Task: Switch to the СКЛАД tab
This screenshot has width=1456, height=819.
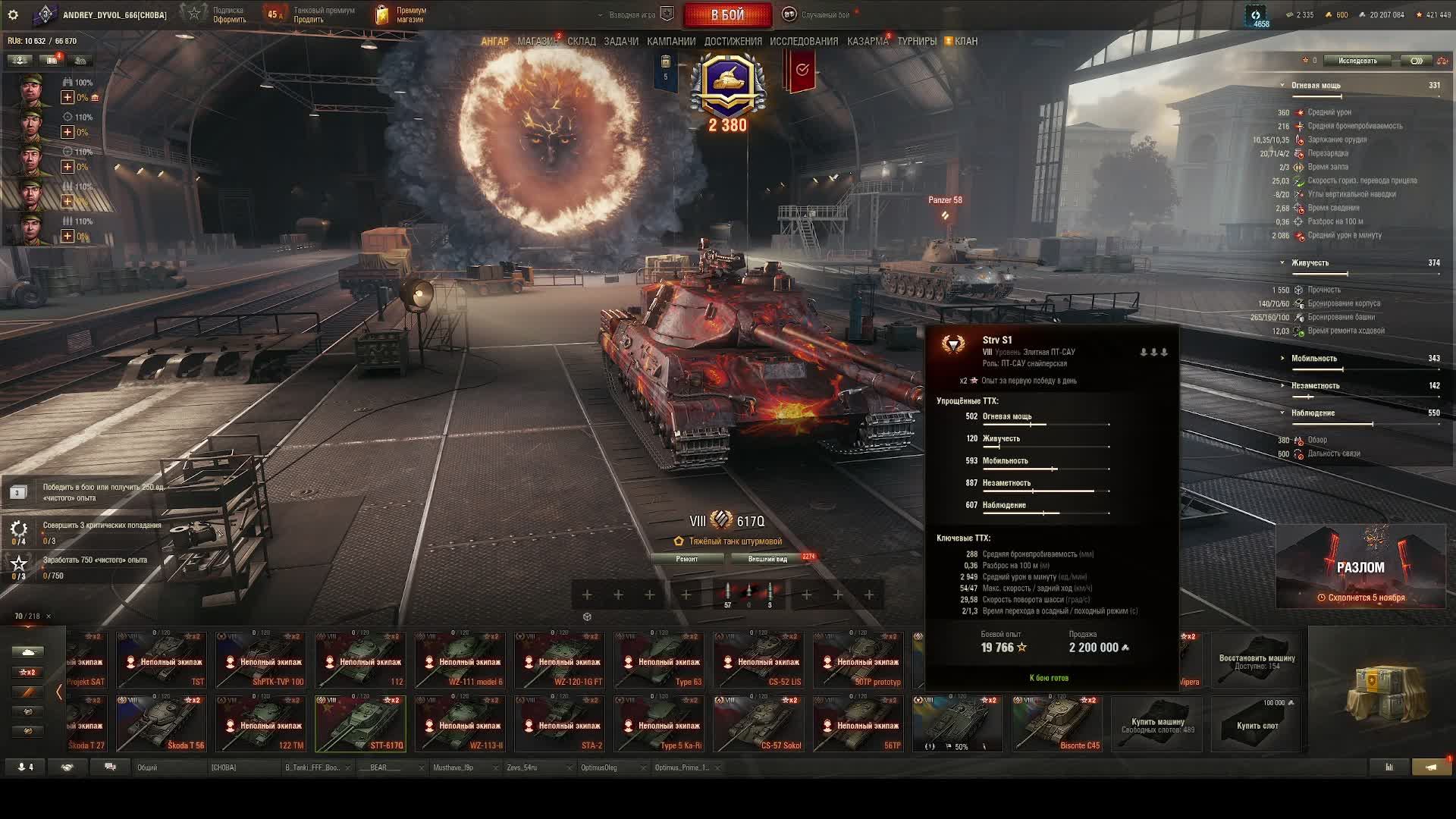Action: 582,42
